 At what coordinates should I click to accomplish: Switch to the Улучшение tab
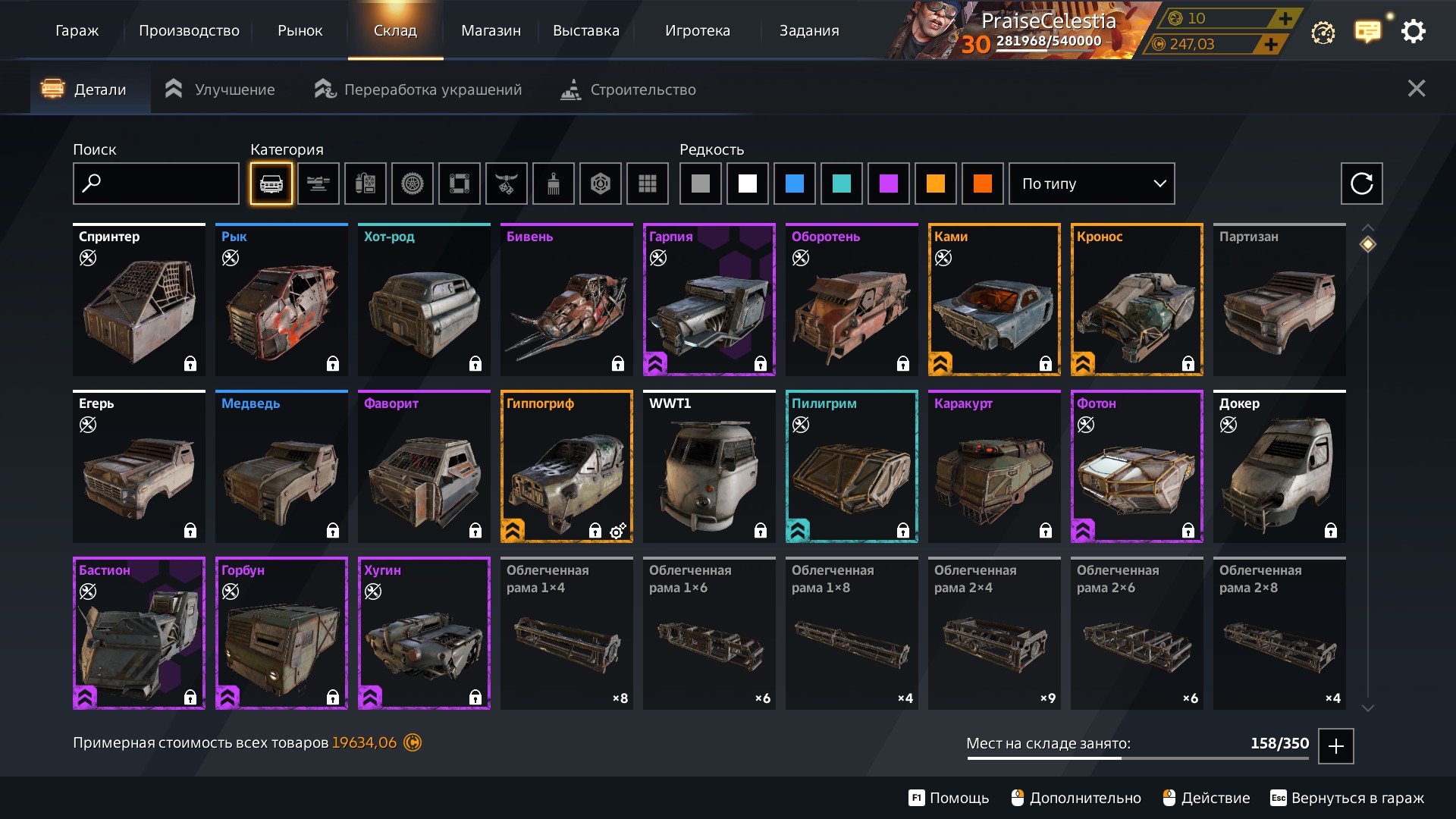[220, 89]
